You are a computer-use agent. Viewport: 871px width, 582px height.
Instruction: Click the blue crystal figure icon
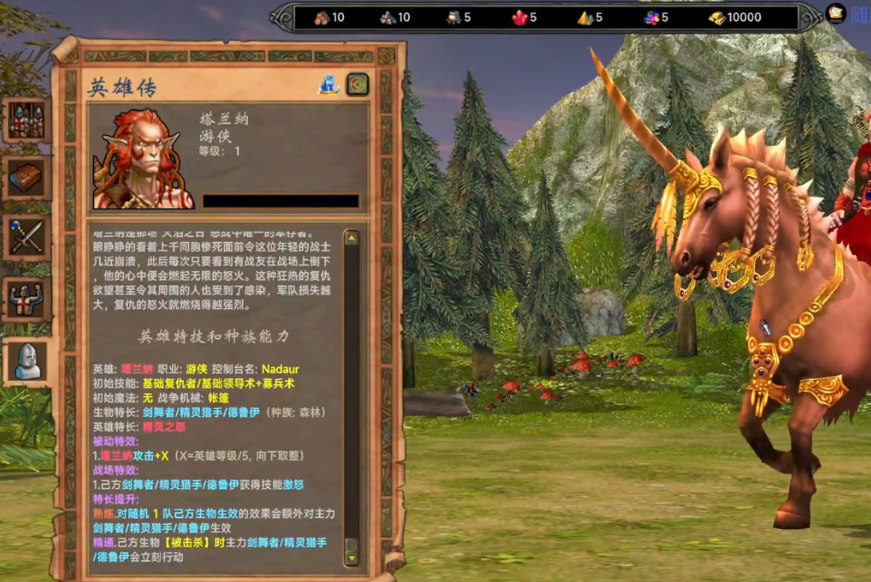(x=329, y=85)
